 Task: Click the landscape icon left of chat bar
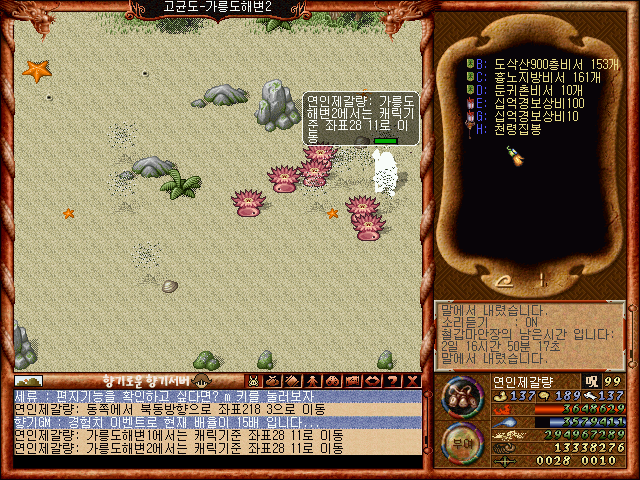pos(28,381)
